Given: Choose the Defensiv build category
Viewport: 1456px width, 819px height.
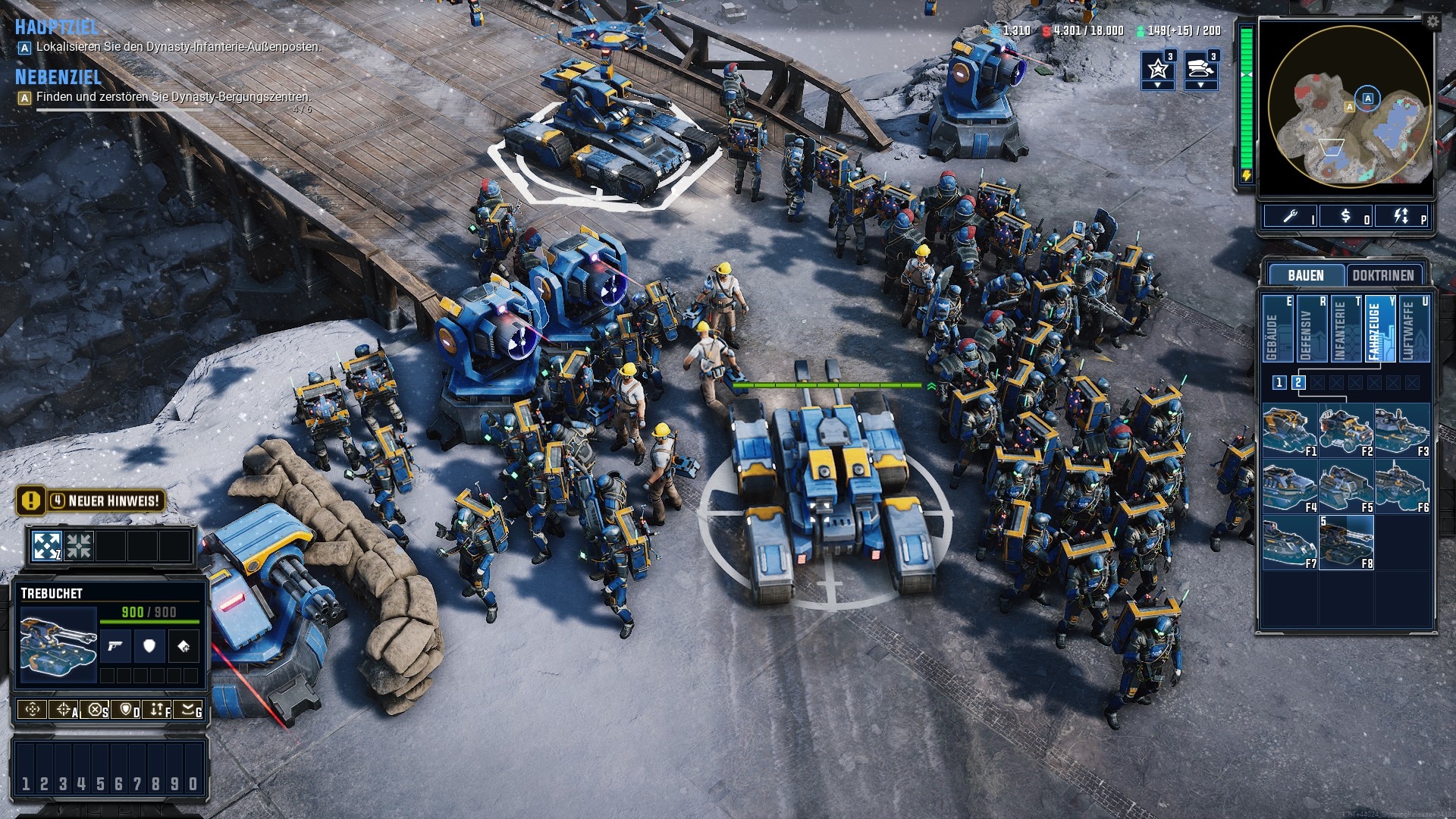Looking at the screenshot, I should (x=1310, y=328).
